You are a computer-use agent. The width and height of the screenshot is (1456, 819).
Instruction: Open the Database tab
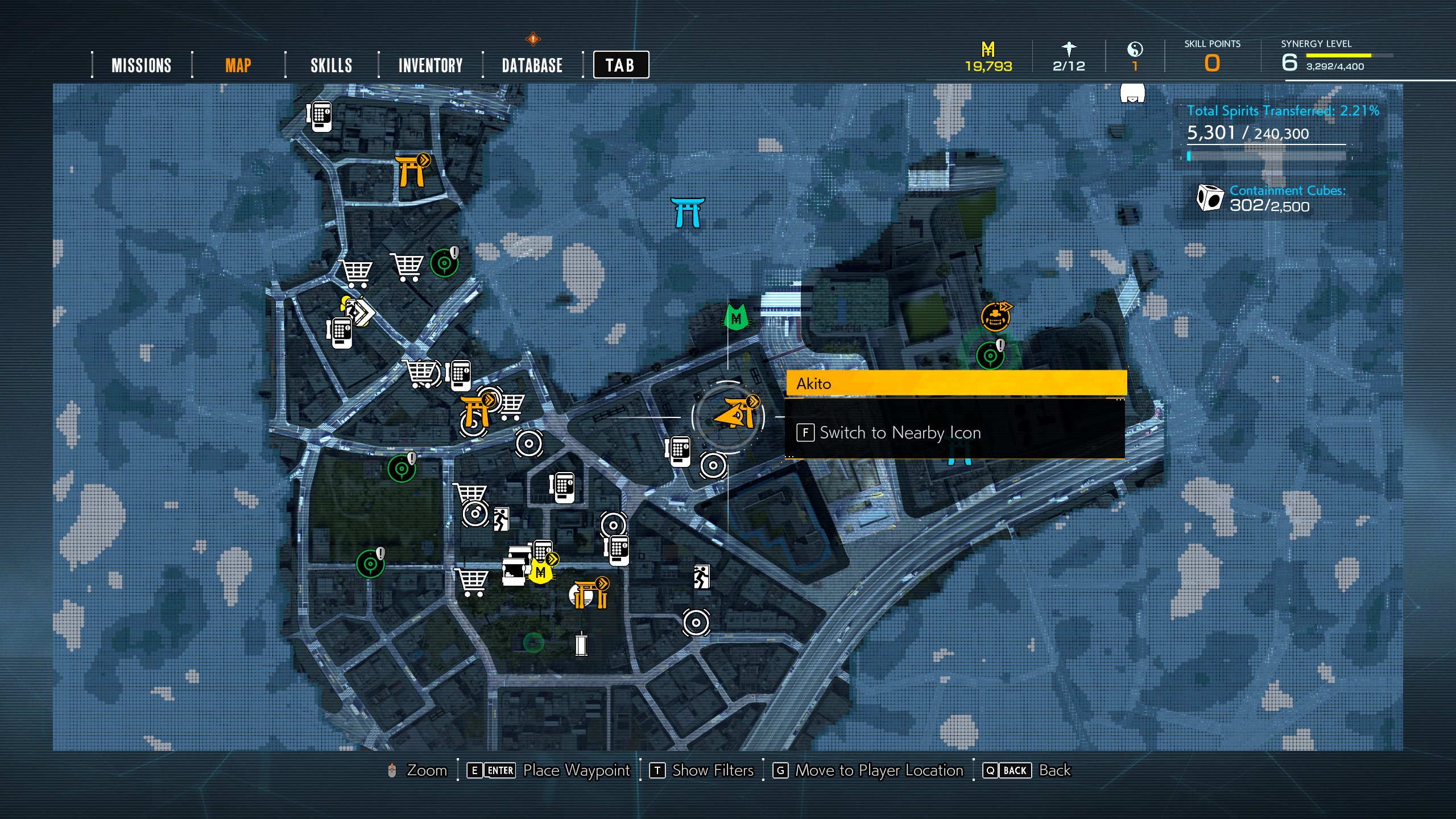[x=532, y=65]
